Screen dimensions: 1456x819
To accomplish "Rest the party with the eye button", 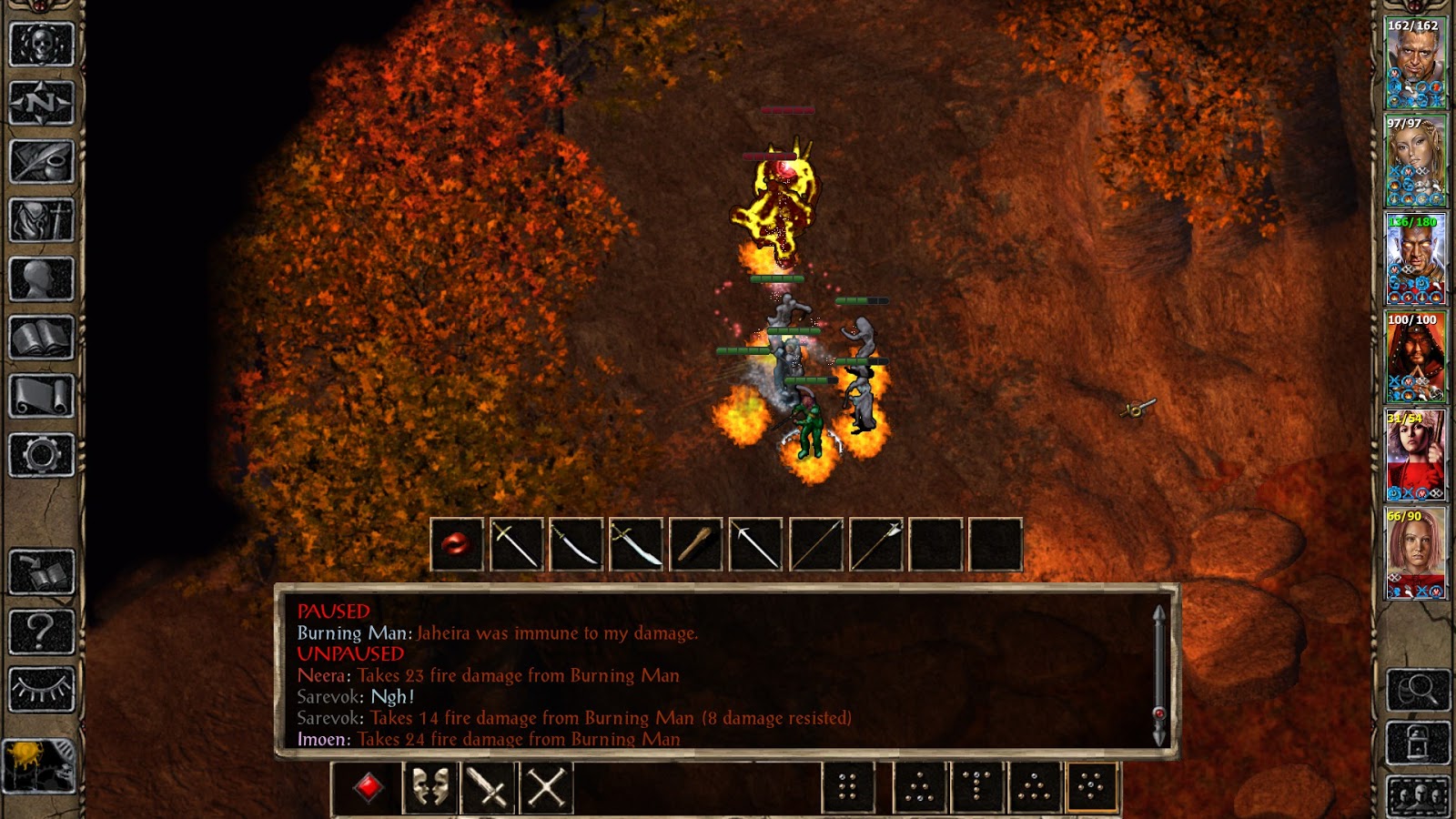I will click(x=41, y=690).
